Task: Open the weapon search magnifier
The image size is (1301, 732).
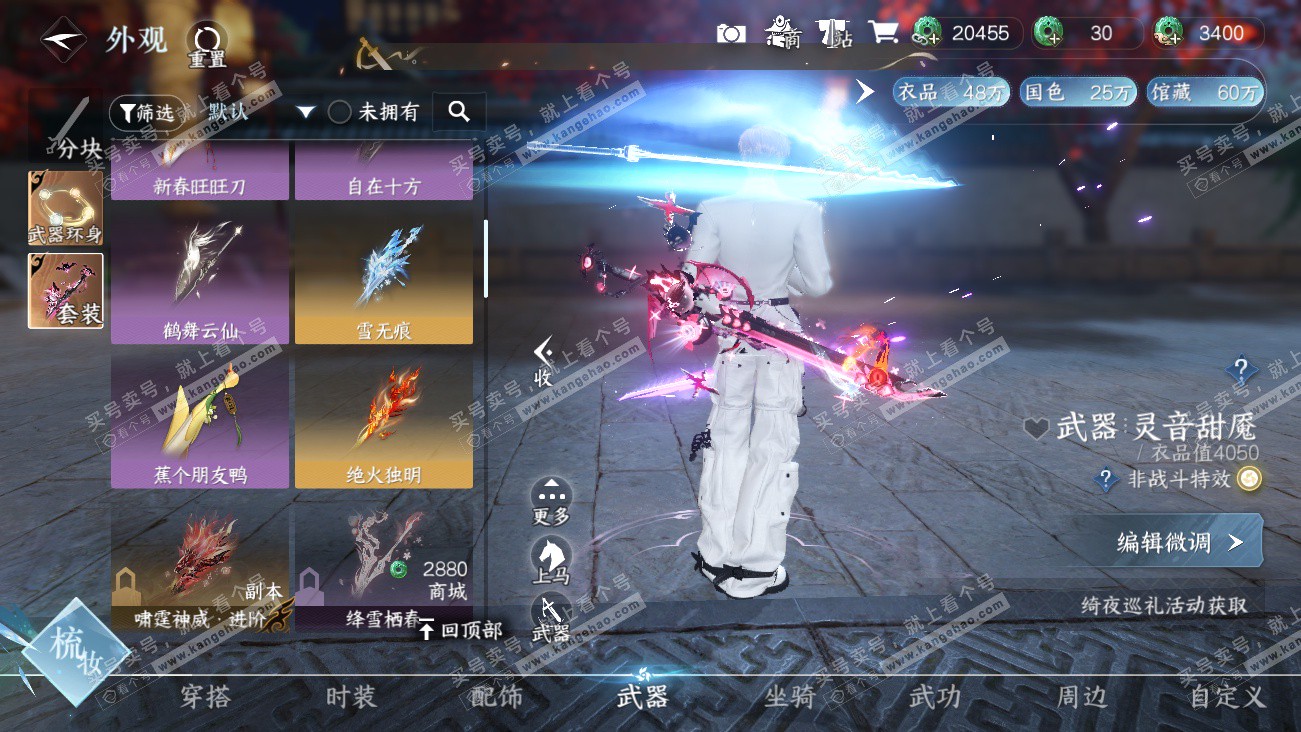Action: pos(459,111)
